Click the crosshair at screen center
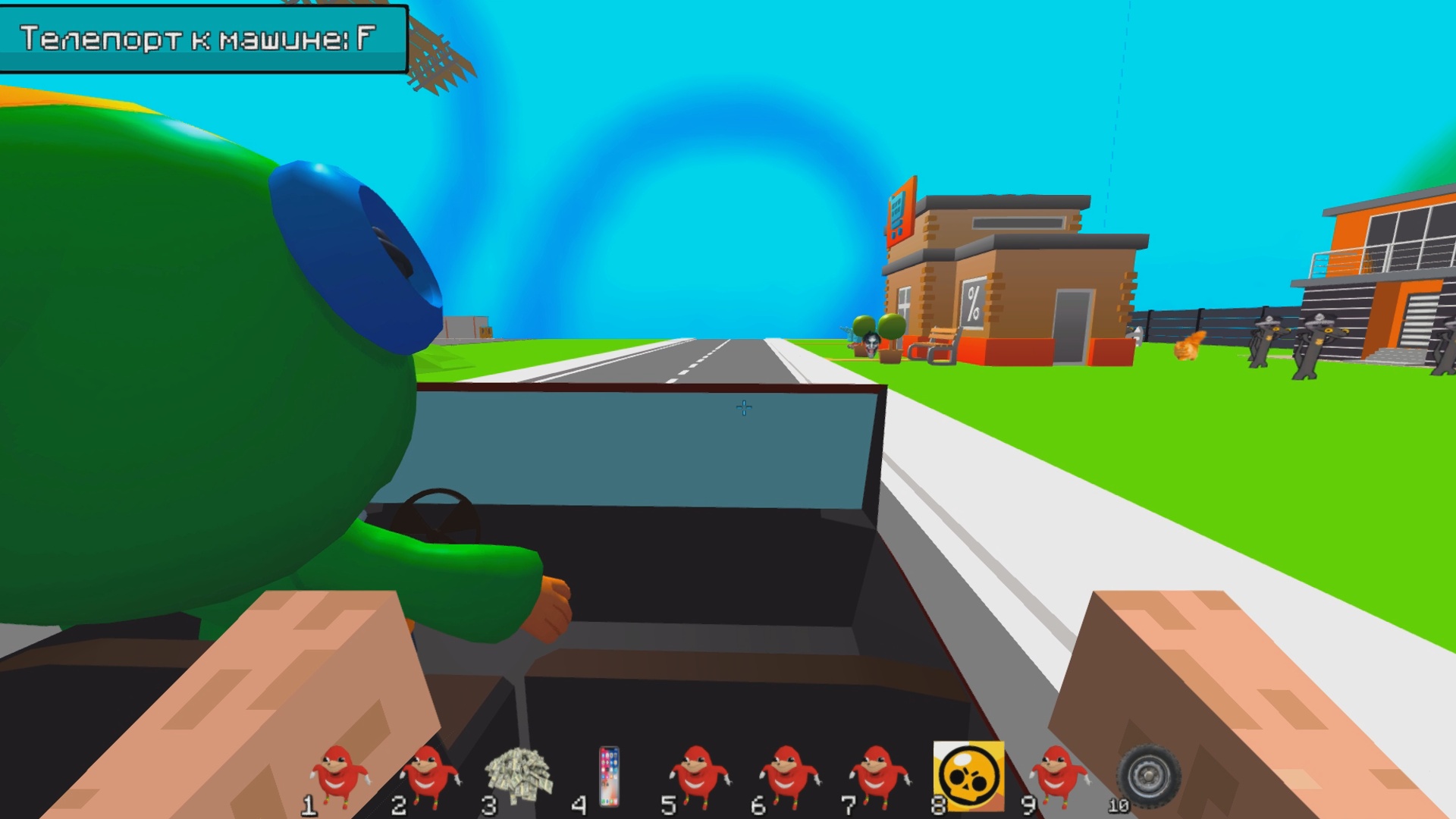 (x=743, y=407)
